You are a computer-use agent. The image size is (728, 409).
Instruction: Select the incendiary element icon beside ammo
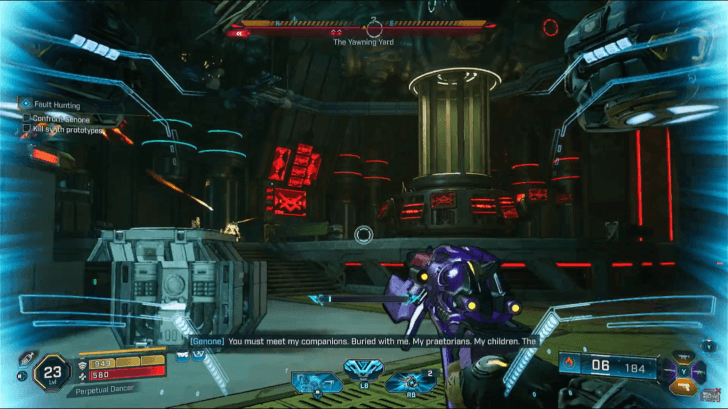(569, 366)
